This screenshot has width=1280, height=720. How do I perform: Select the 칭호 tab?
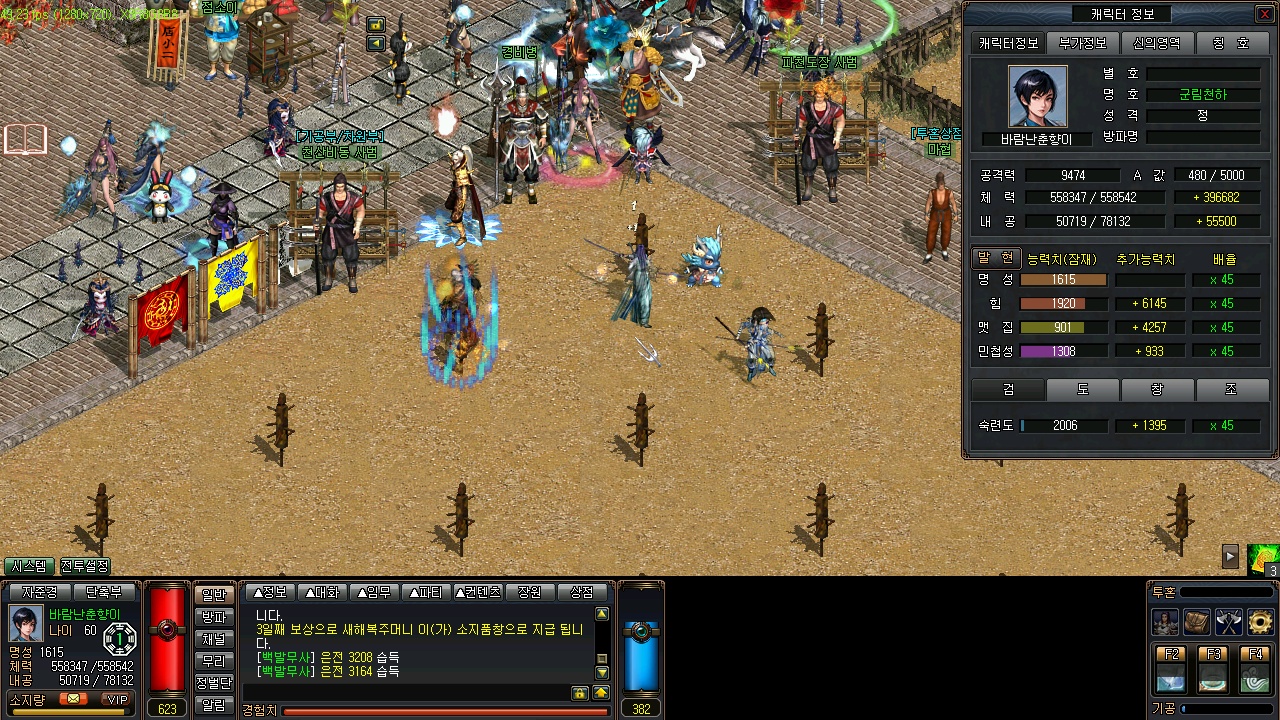1231,43
